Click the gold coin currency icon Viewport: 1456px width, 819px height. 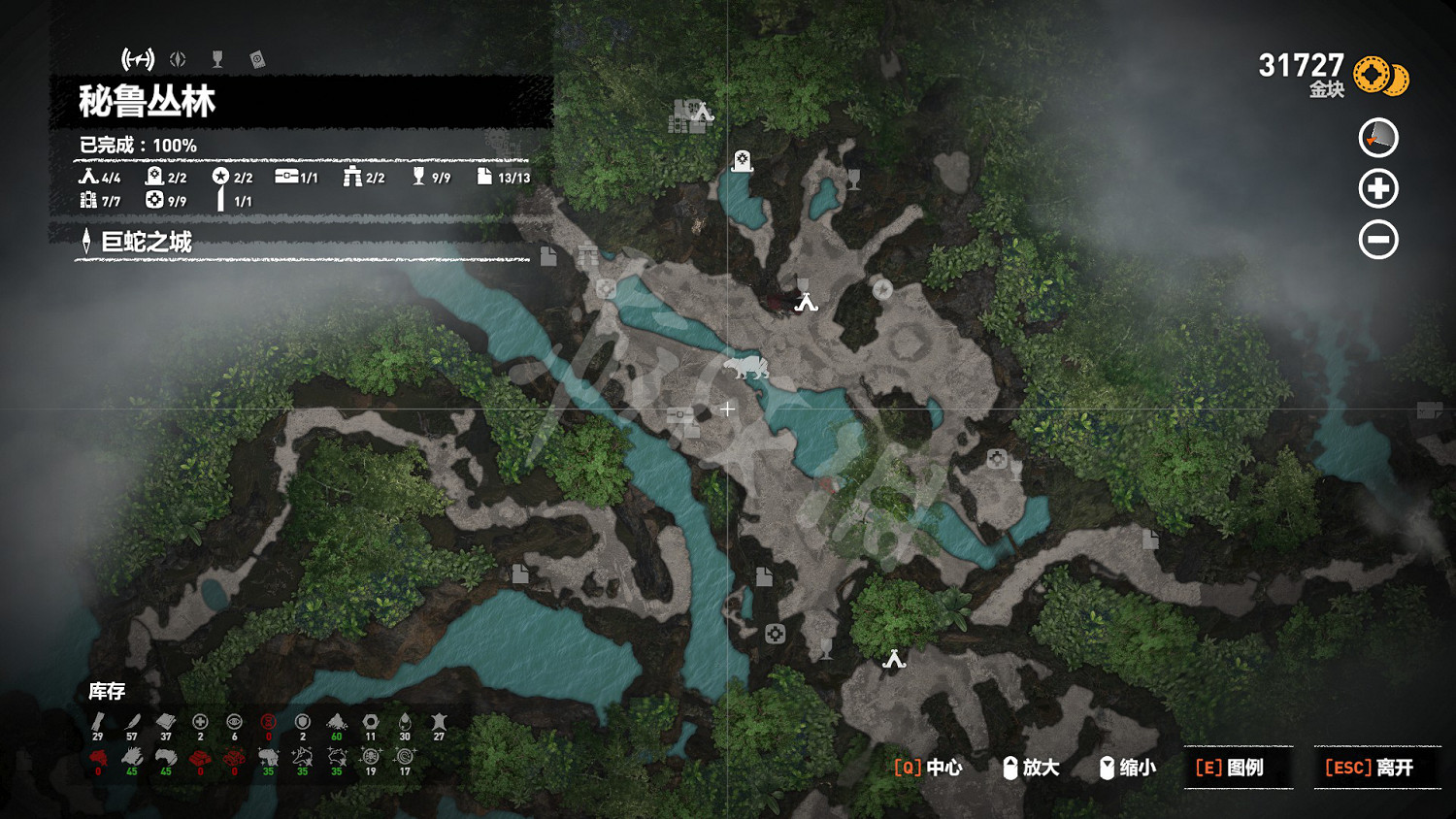pyautogui.click(x=1379, y=76)
